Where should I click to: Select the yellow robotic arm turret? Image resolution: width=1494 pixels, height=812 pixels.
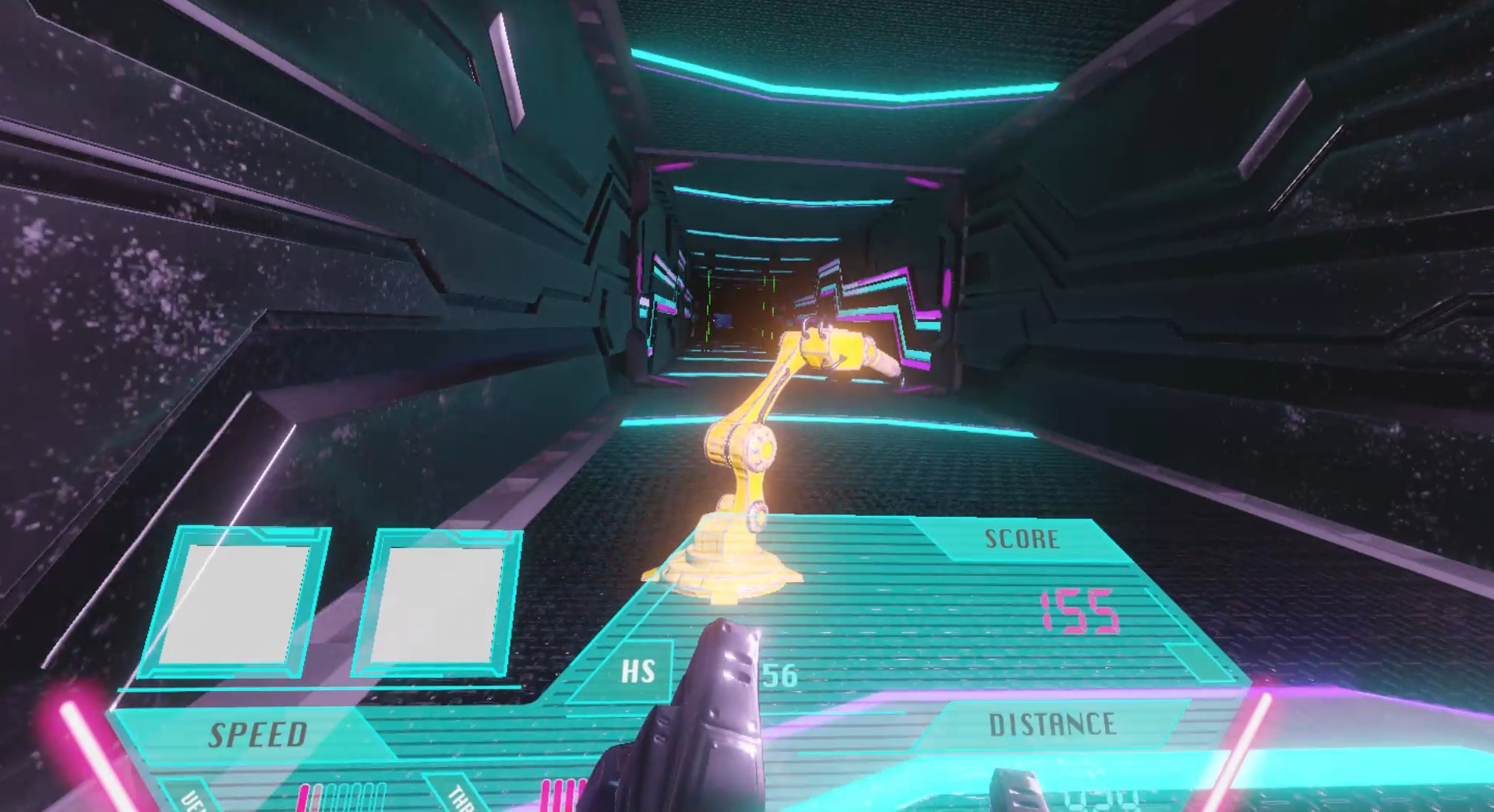748,468
